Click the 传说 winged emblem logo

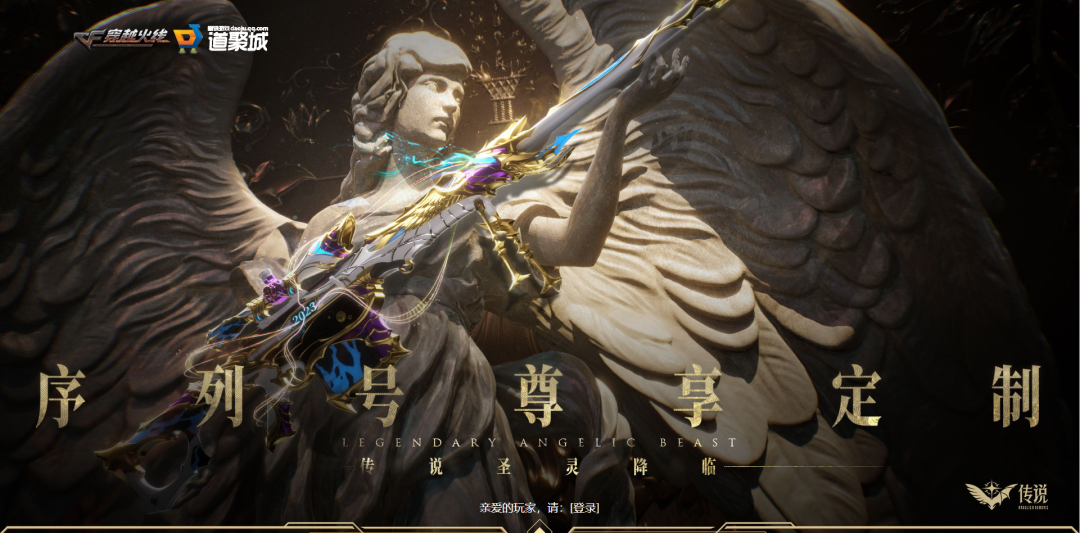pyautogui.click(x=1006, y=493)
